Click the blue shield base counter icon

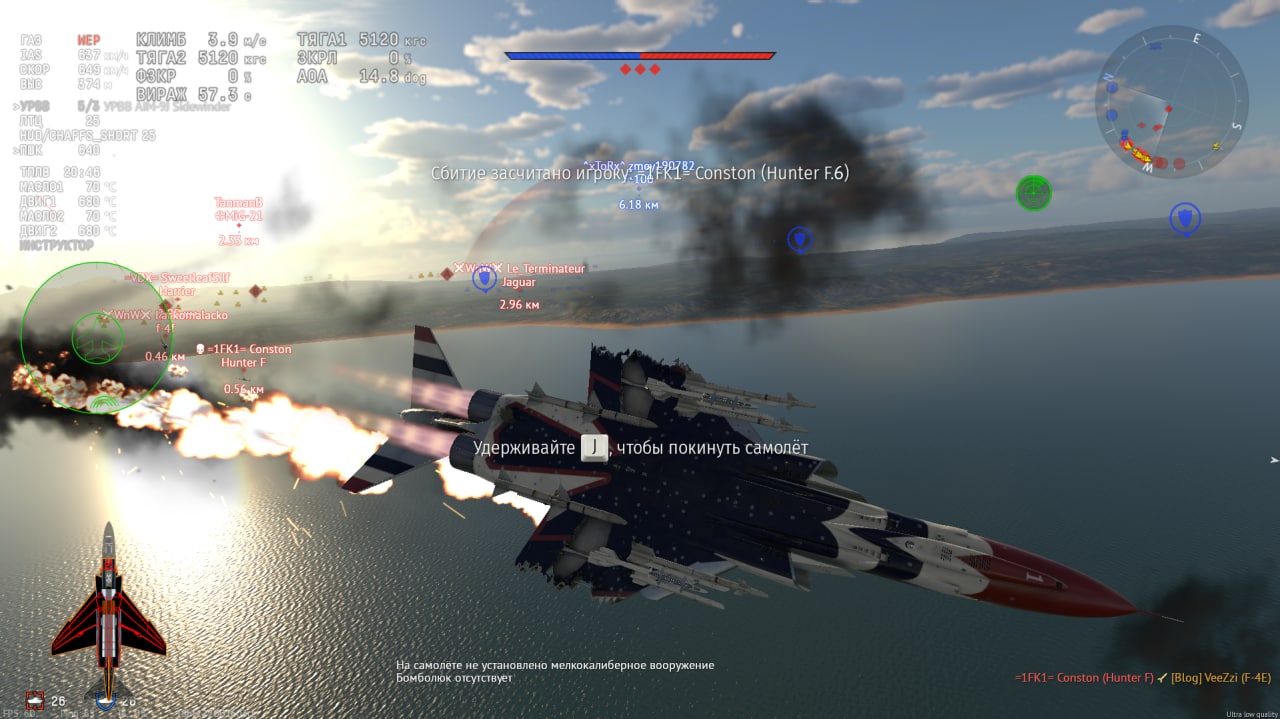[x=106, y=700]
